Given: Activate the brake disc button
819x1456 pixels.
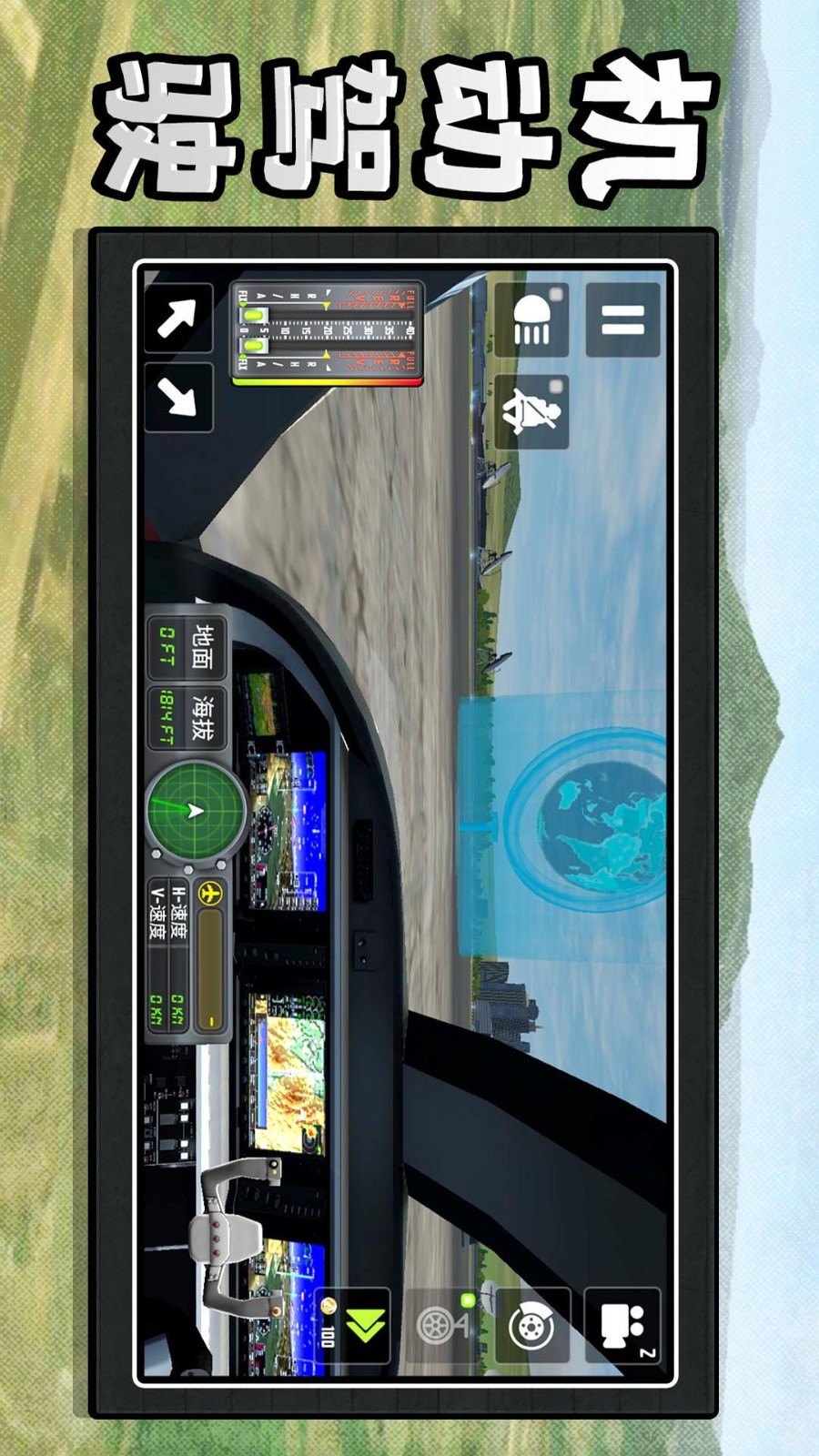Looking at the screenshot, I should point(531,1326).
